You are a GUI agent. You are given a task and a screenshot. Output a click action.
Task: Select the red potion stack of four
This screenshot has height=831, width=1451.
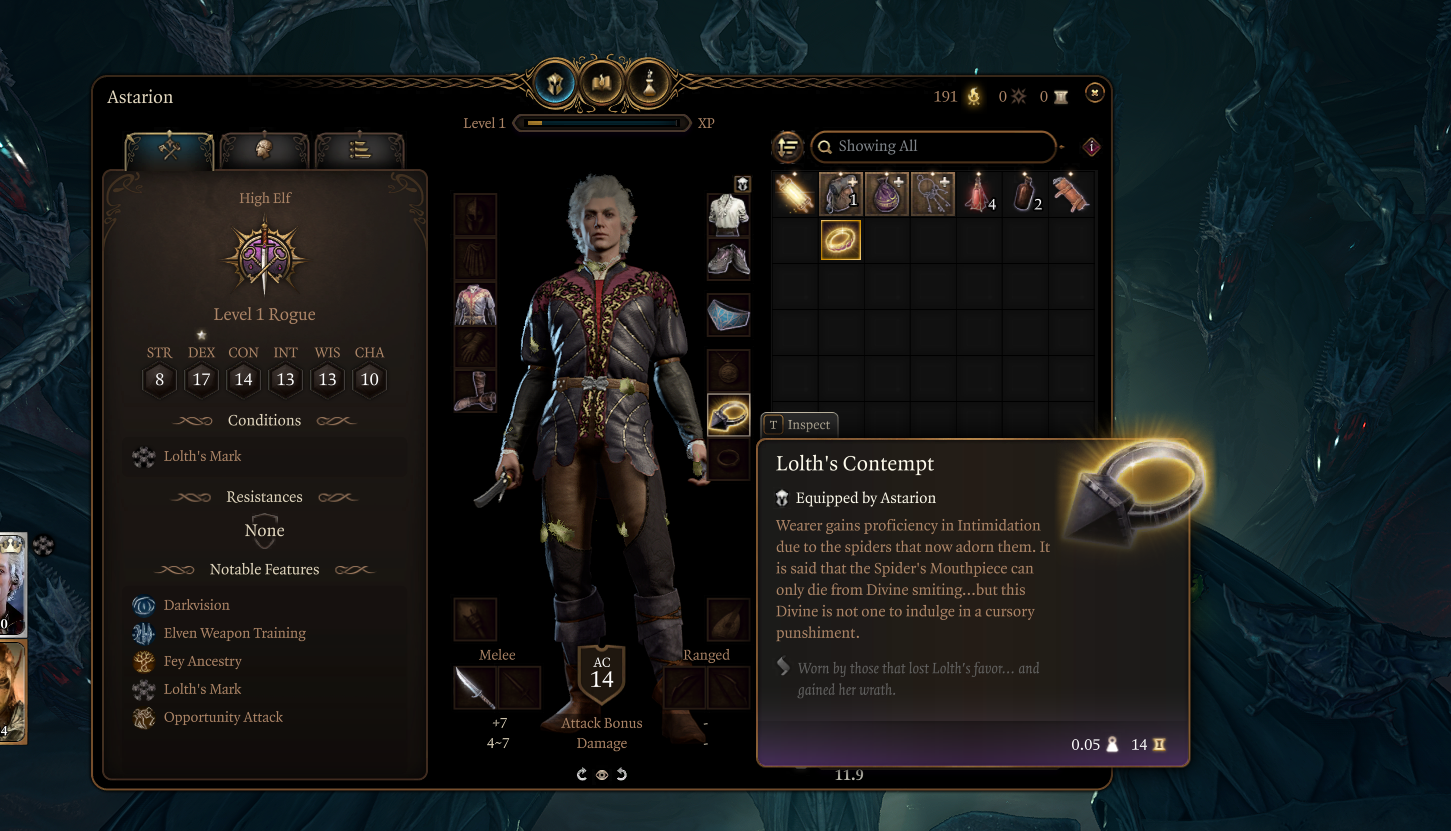pos(979,194)
